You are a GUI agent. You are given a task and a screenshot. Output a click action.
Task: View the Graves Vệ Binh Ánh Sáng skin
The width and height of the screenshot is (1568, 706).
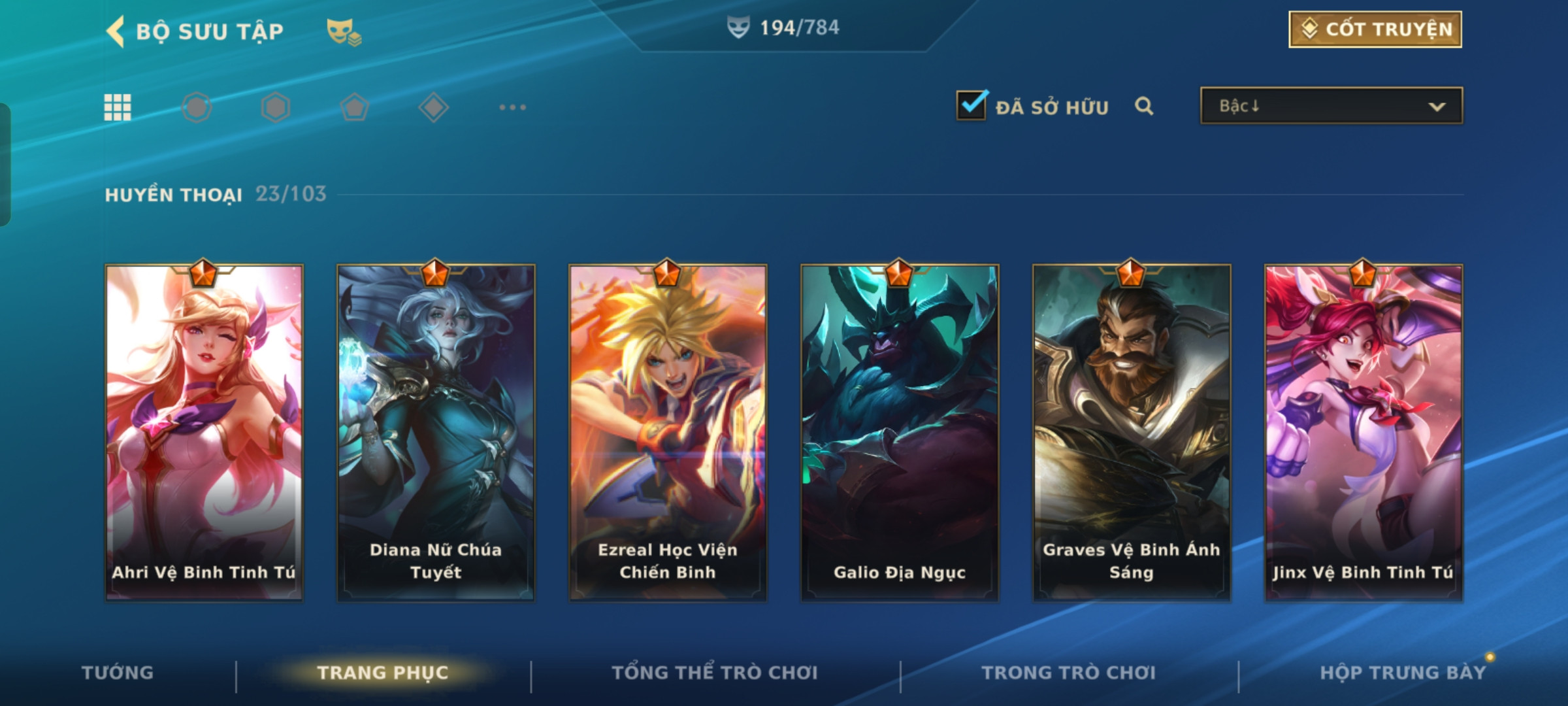tap(1132, 431)
